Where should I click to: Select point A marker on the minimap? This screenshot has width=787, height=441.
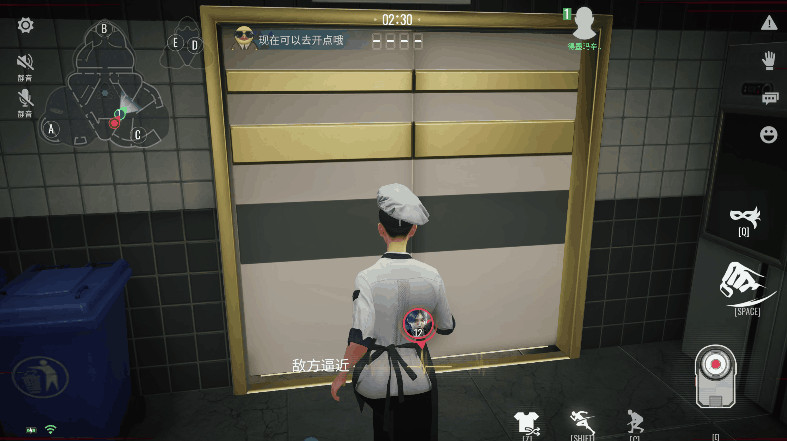tap(51, 128)
